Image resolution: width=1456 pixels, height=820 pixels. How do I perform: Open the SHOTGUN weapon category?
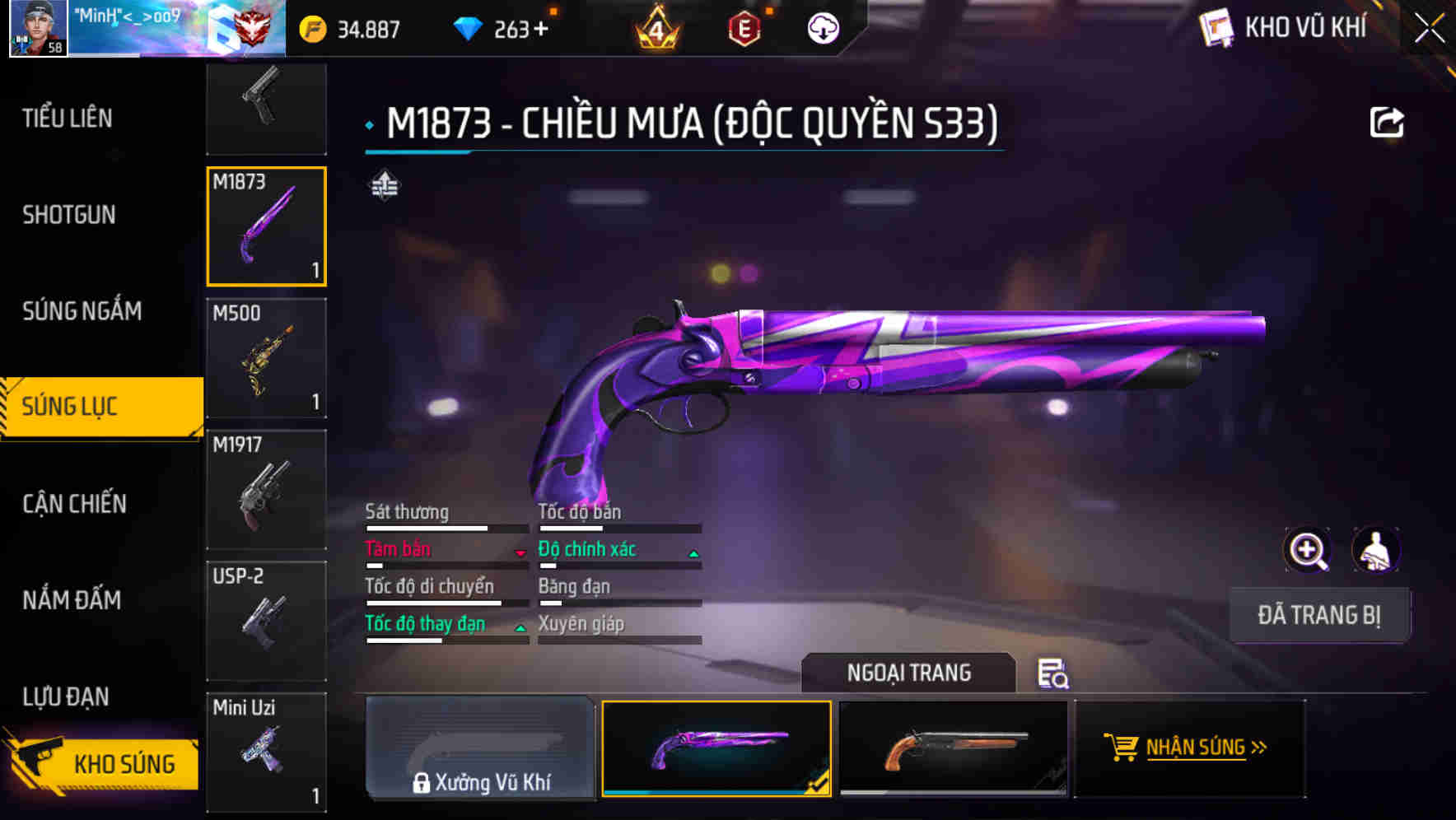pos(68,214)
